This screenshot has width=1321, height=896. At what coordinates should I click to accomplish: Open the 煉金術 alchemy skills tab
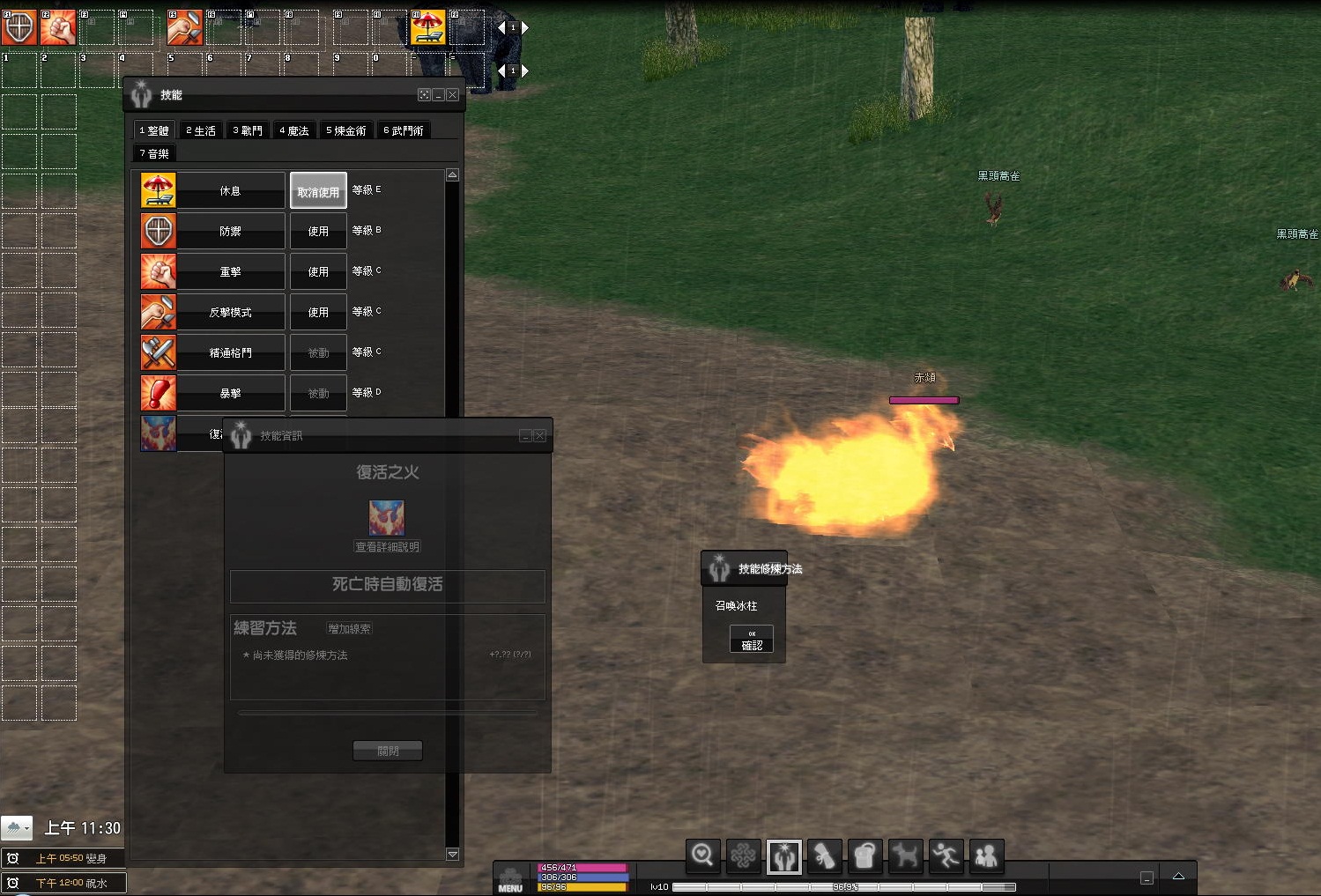coord(346,130)
